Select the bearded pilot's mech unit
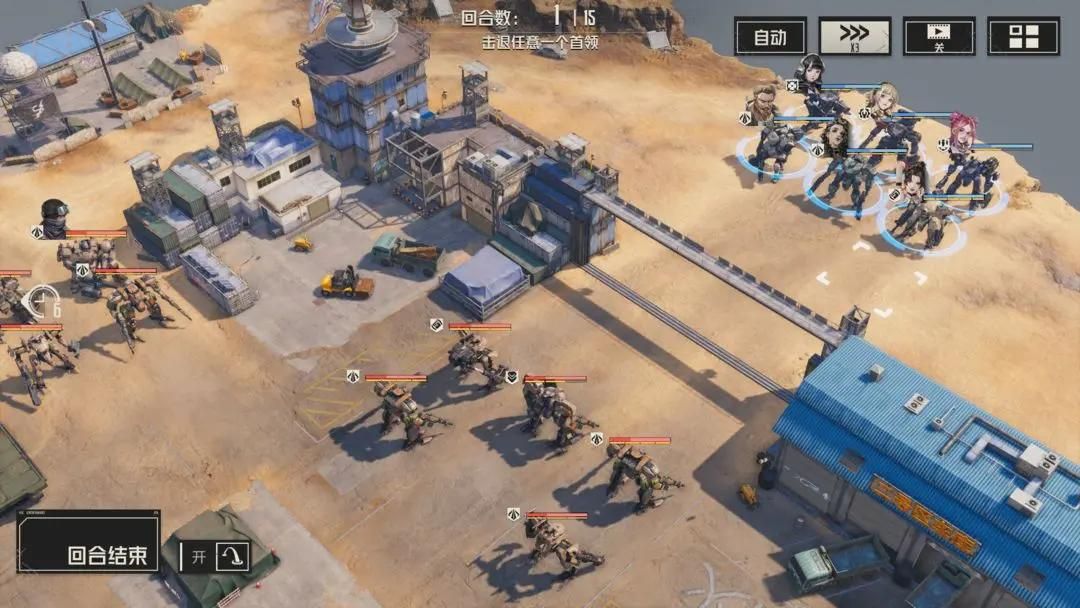The height and width of the screenshot is (608, 1080). coord(775,145)
